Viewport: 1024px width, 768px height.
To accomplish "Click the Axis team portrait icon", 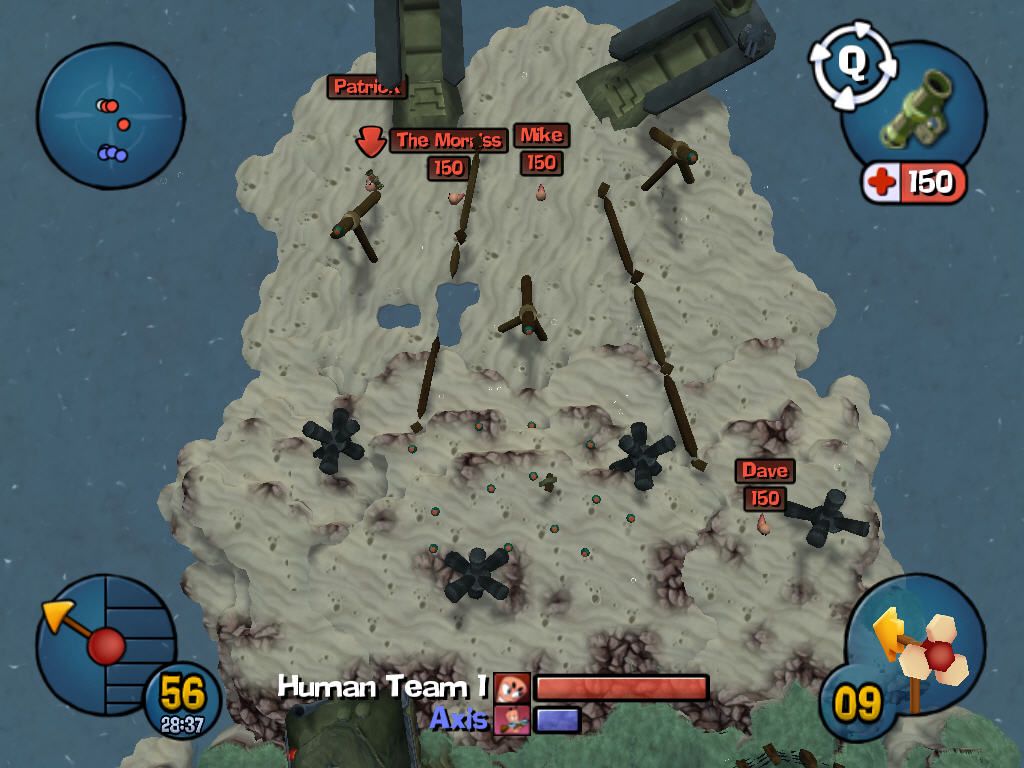I will point(511,720).
